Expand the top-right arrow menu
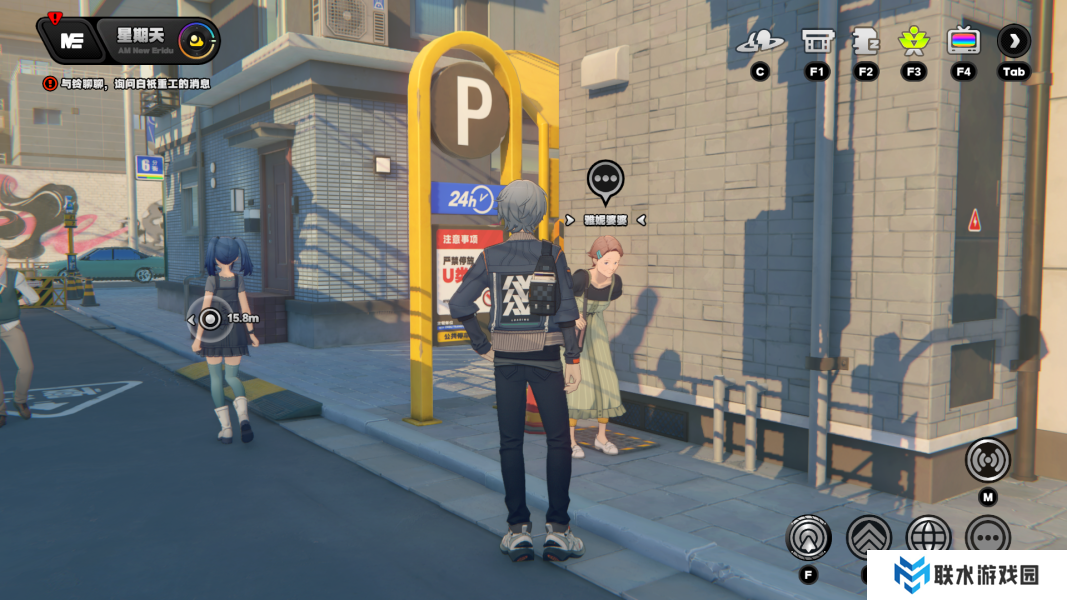The width and height of the screenshot is (1067, 600). (x=1013, y=42)
